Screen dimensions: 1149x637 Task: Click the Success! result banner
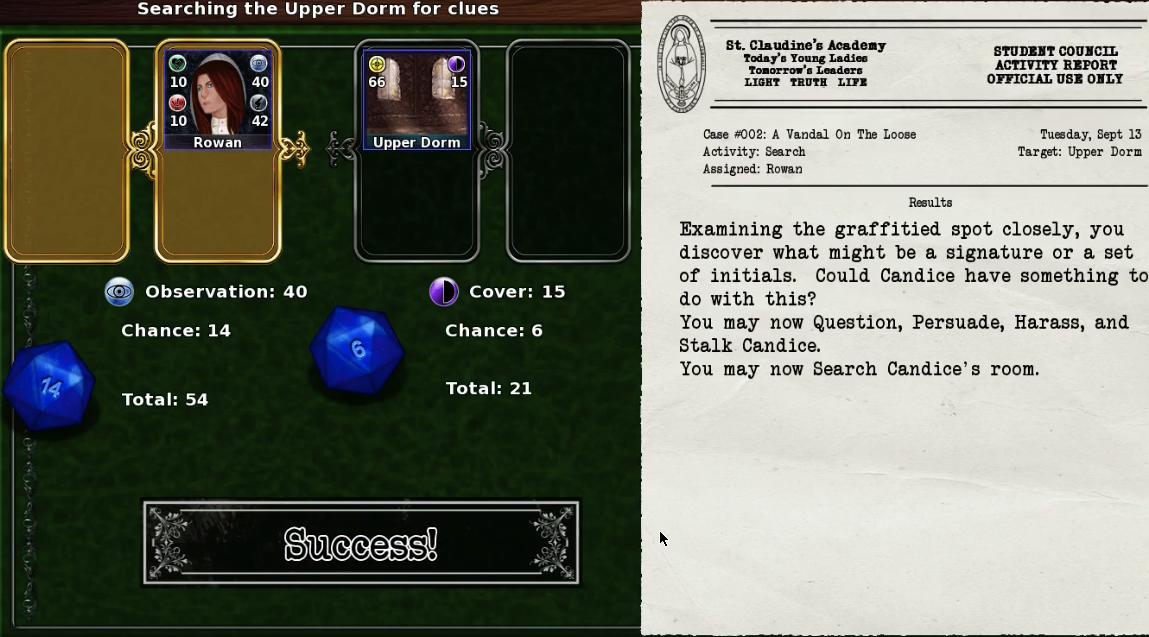tap(361, 544)
